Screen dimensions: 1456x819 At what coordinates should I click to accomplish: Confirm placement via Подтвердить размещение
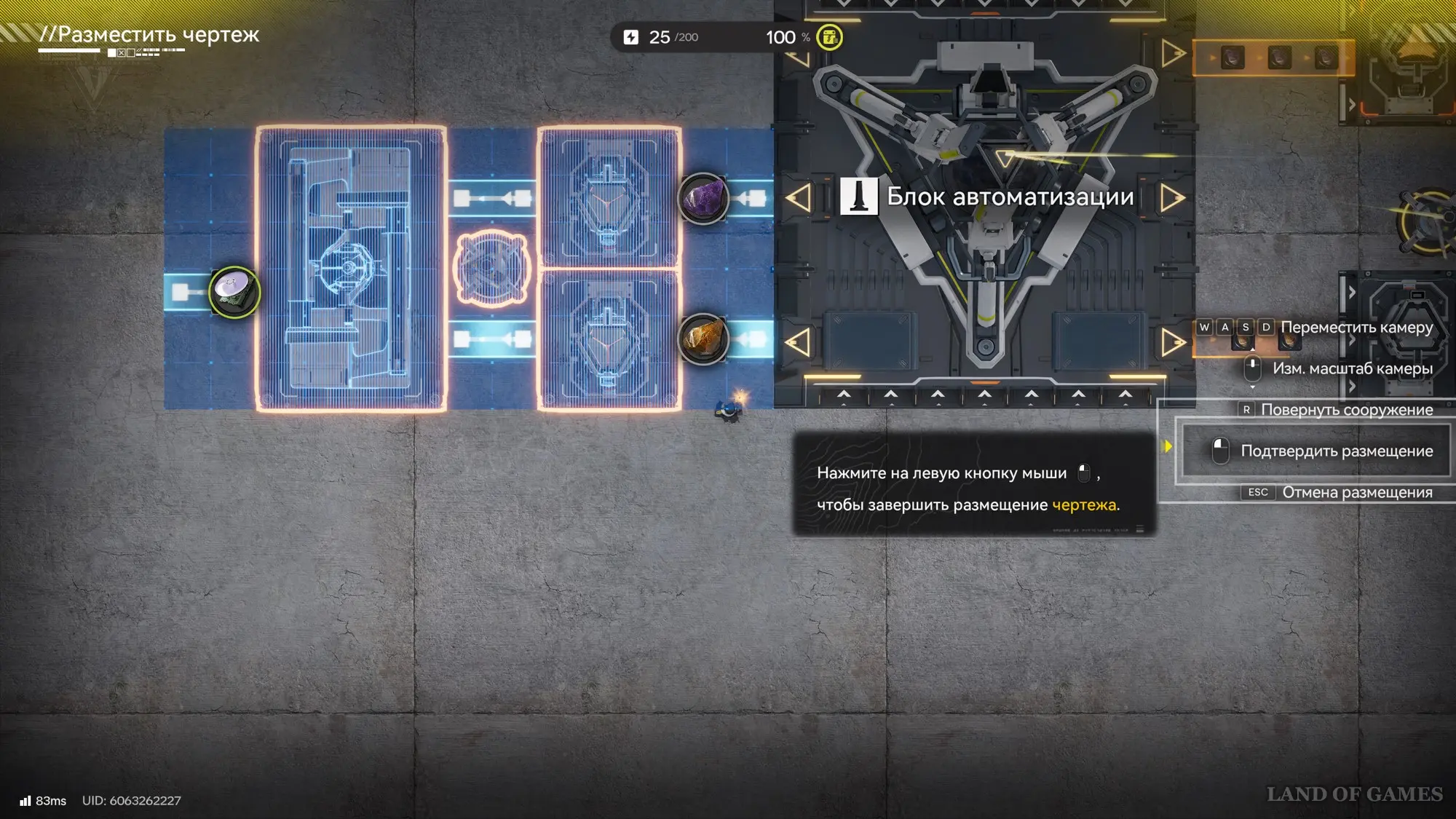(1323, 451)
